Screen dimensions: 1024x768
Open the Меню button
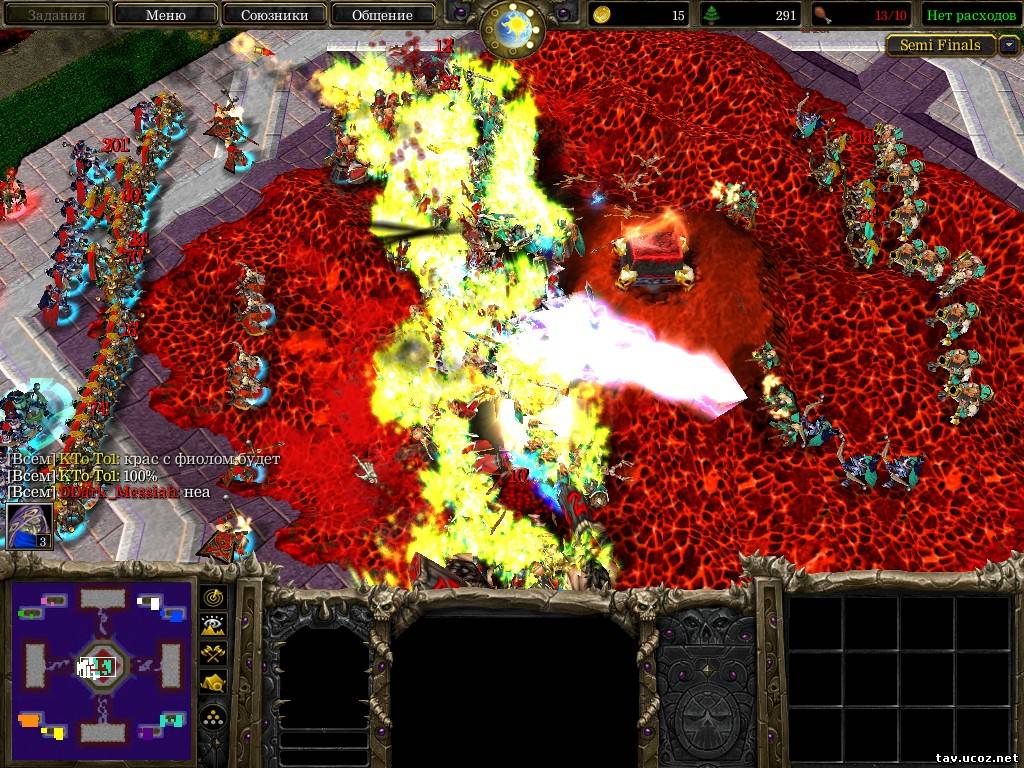coord(165,15)
